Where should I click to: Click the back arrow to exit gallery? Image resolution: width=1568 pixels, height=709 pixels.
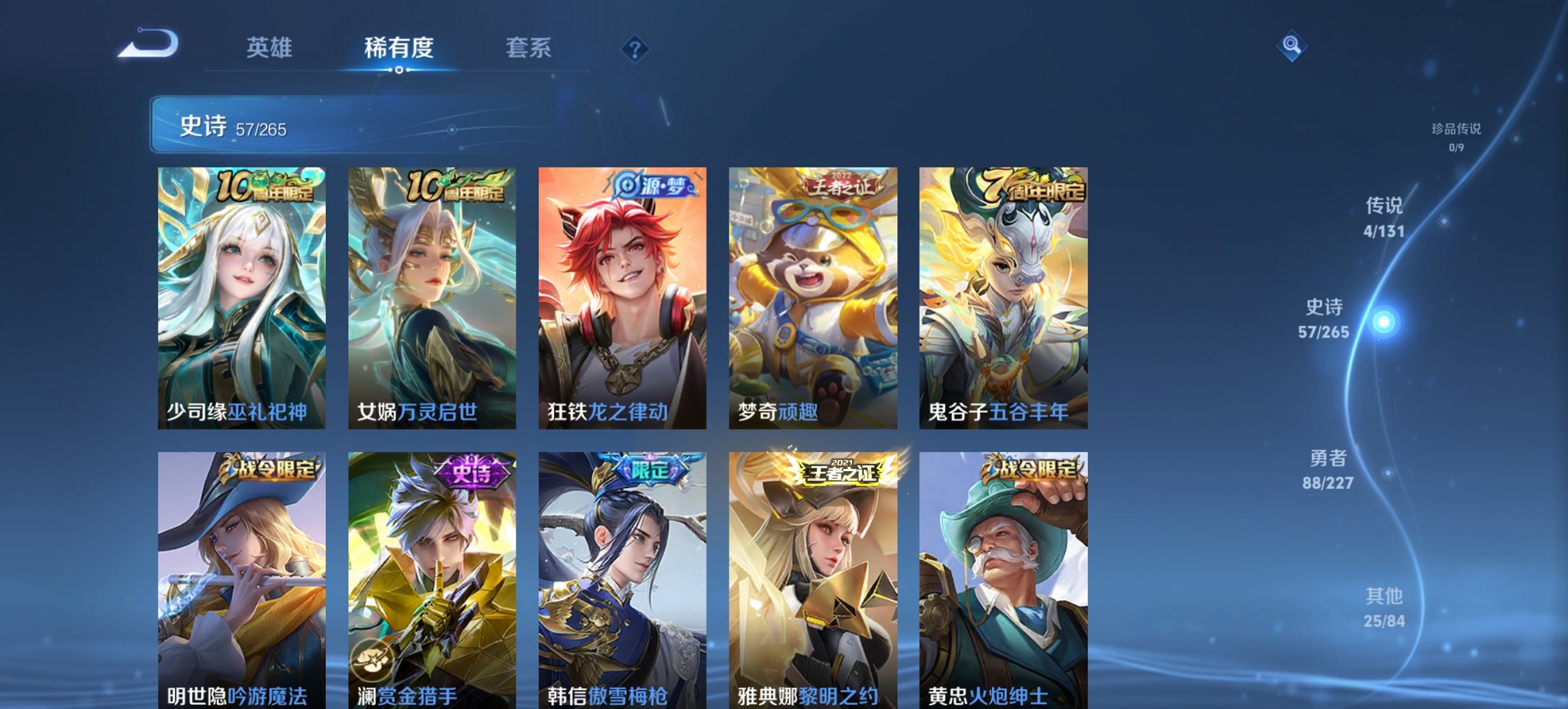click(146, 43)
